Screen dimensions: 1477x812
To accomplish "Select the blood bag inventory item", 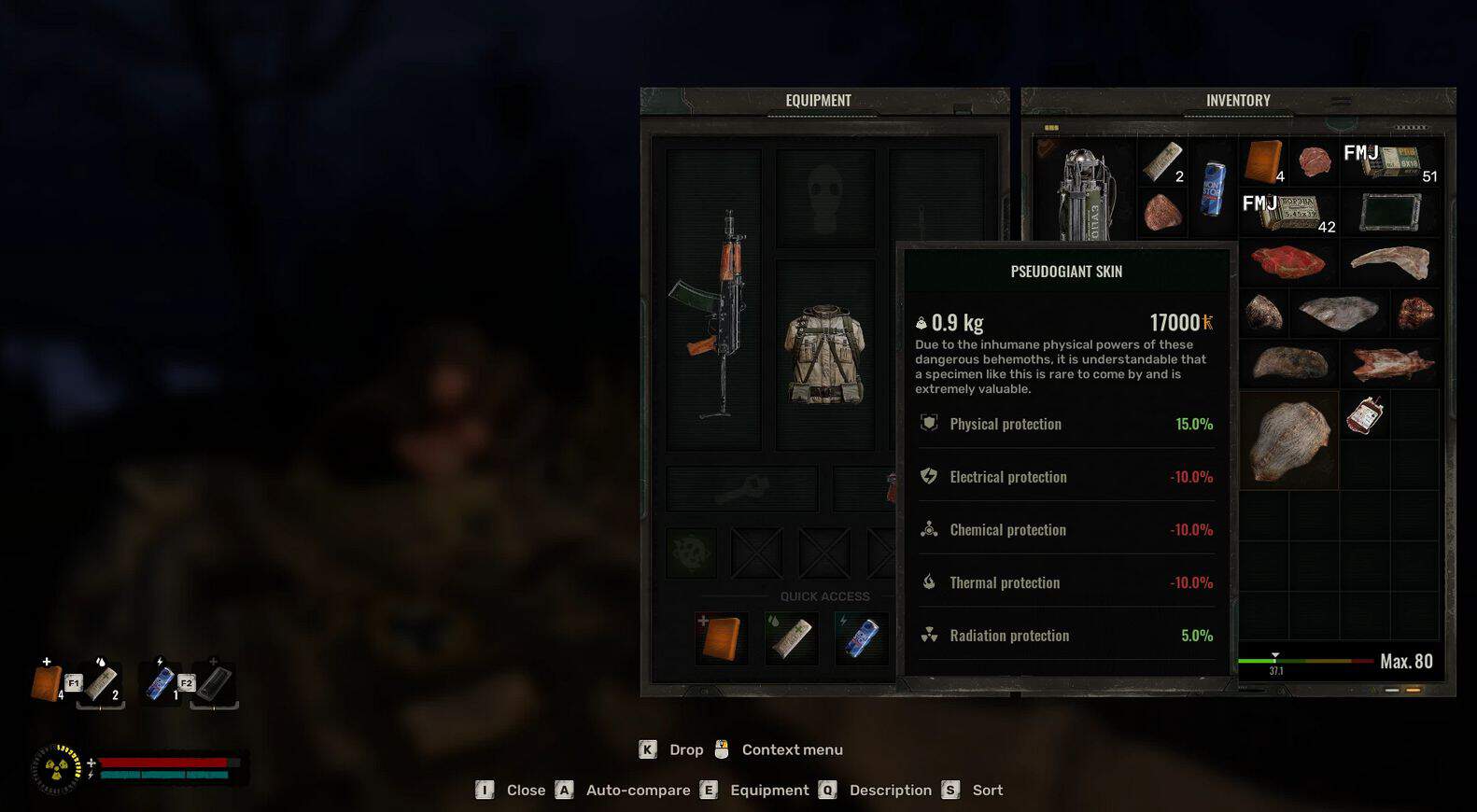I will [1364, 414].
